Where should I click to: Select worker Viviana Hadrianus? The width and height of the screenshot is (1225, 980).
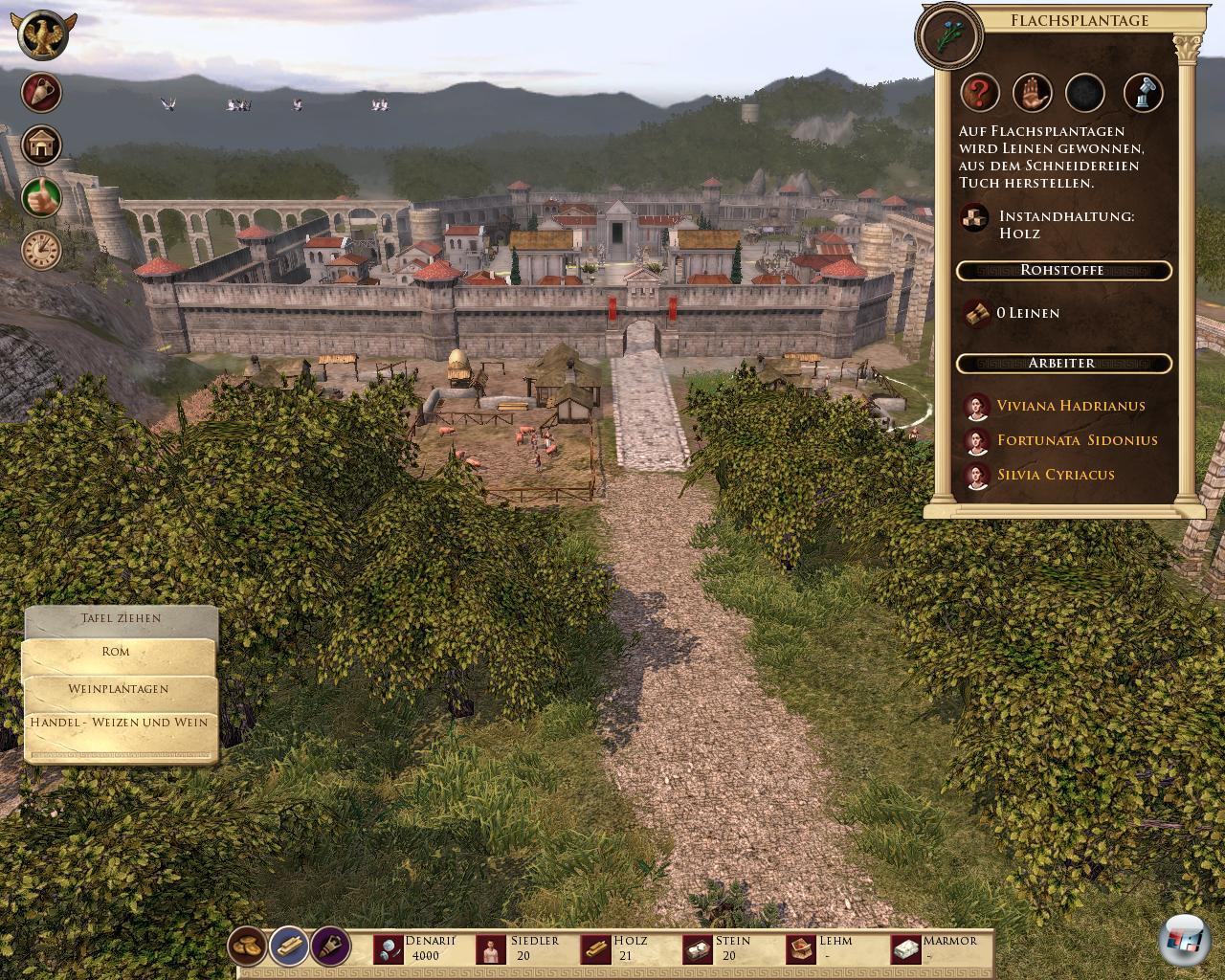[1070, 406]
